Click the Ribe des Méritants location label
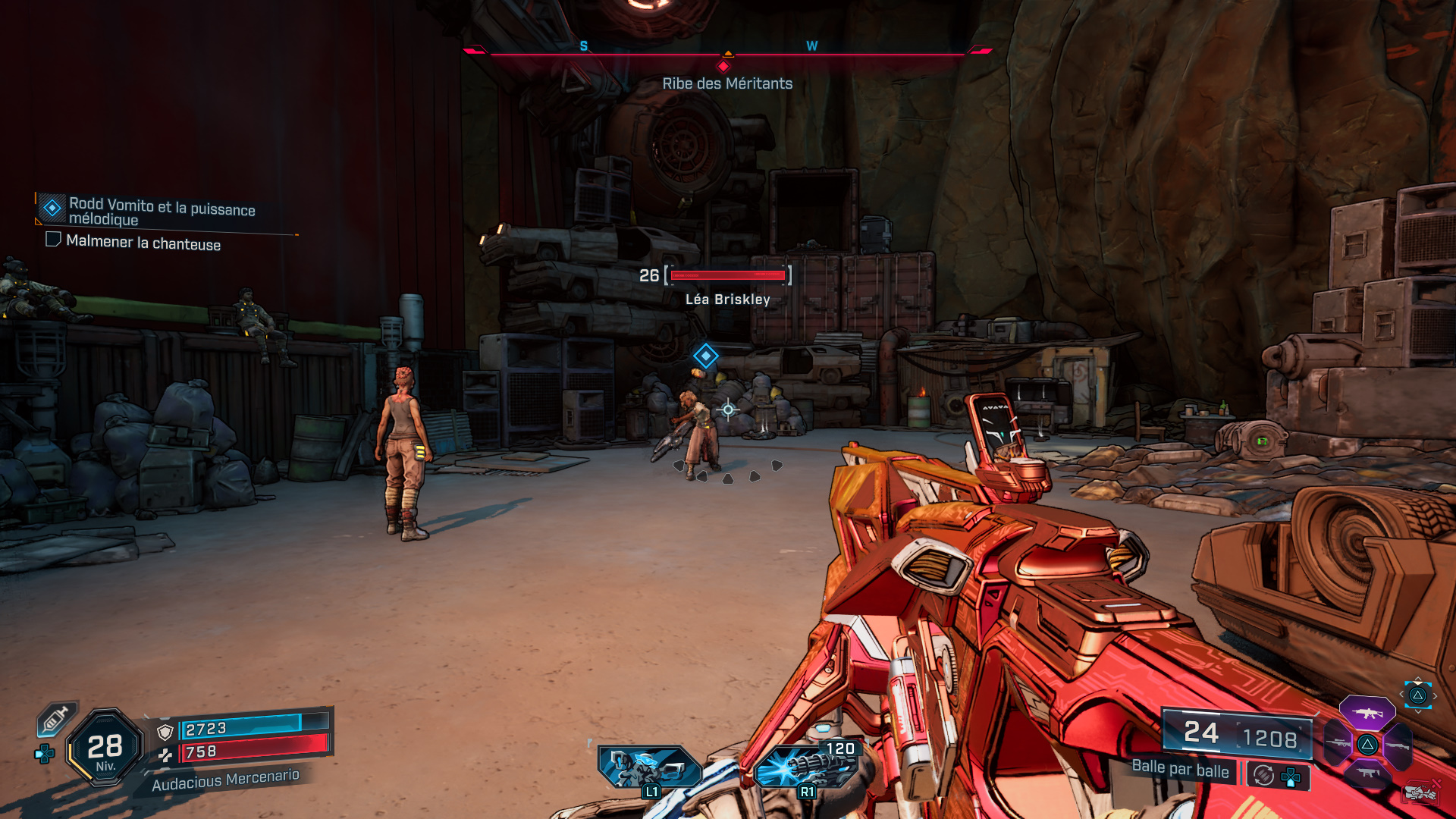1456x819 pixels. [x=726, y=83]
